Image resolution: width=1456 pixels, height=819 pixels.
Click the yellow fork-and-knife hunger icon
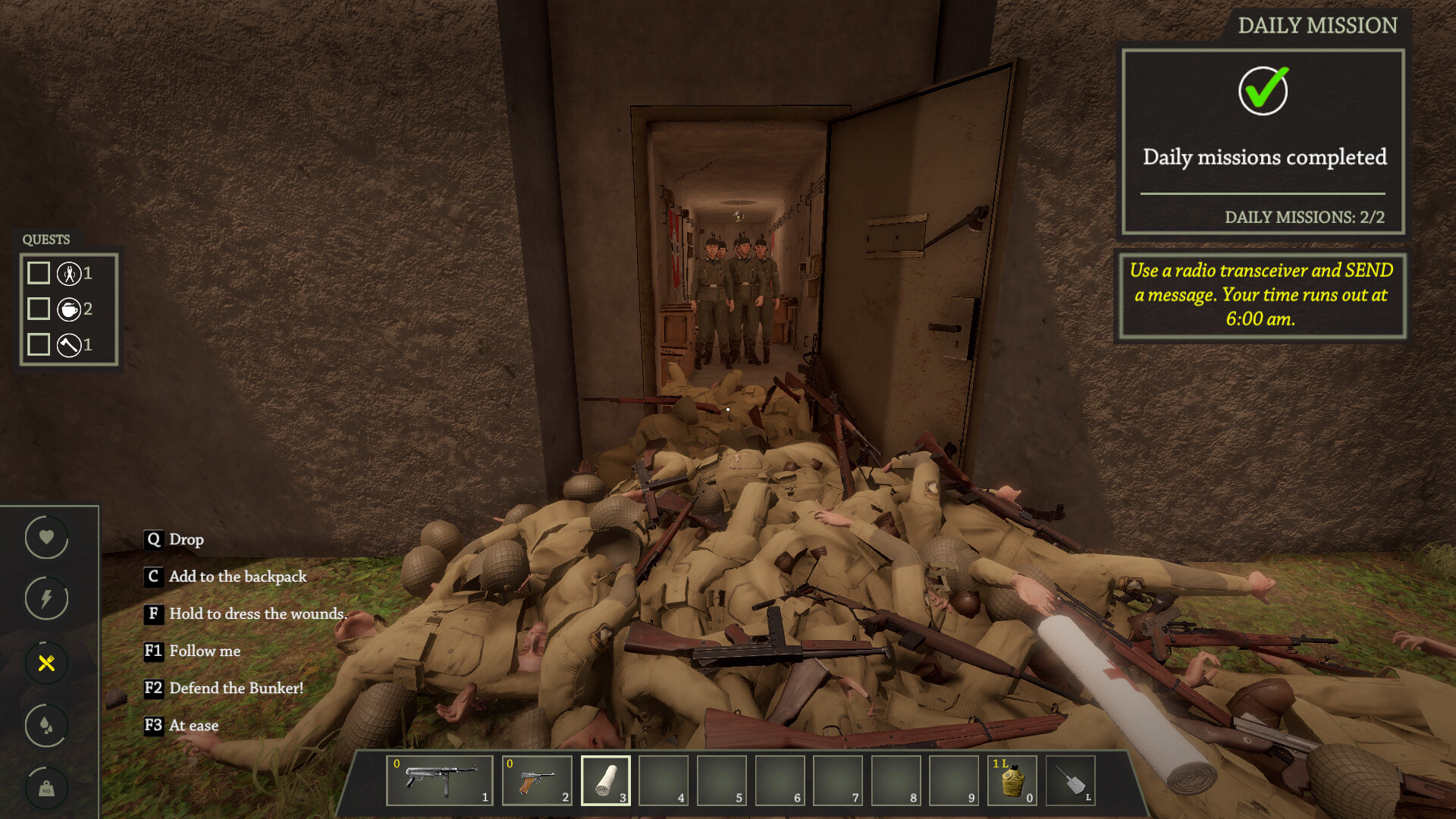(45, 663)
